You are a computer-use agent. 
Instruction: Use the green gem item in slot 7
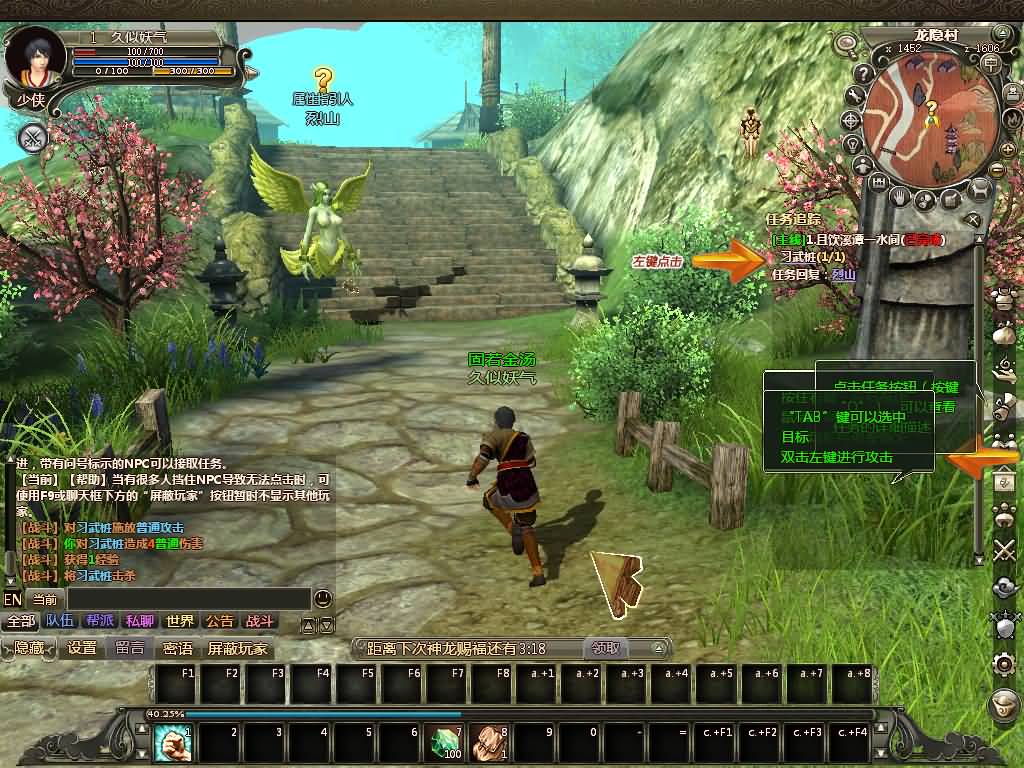tap(444, 744)
